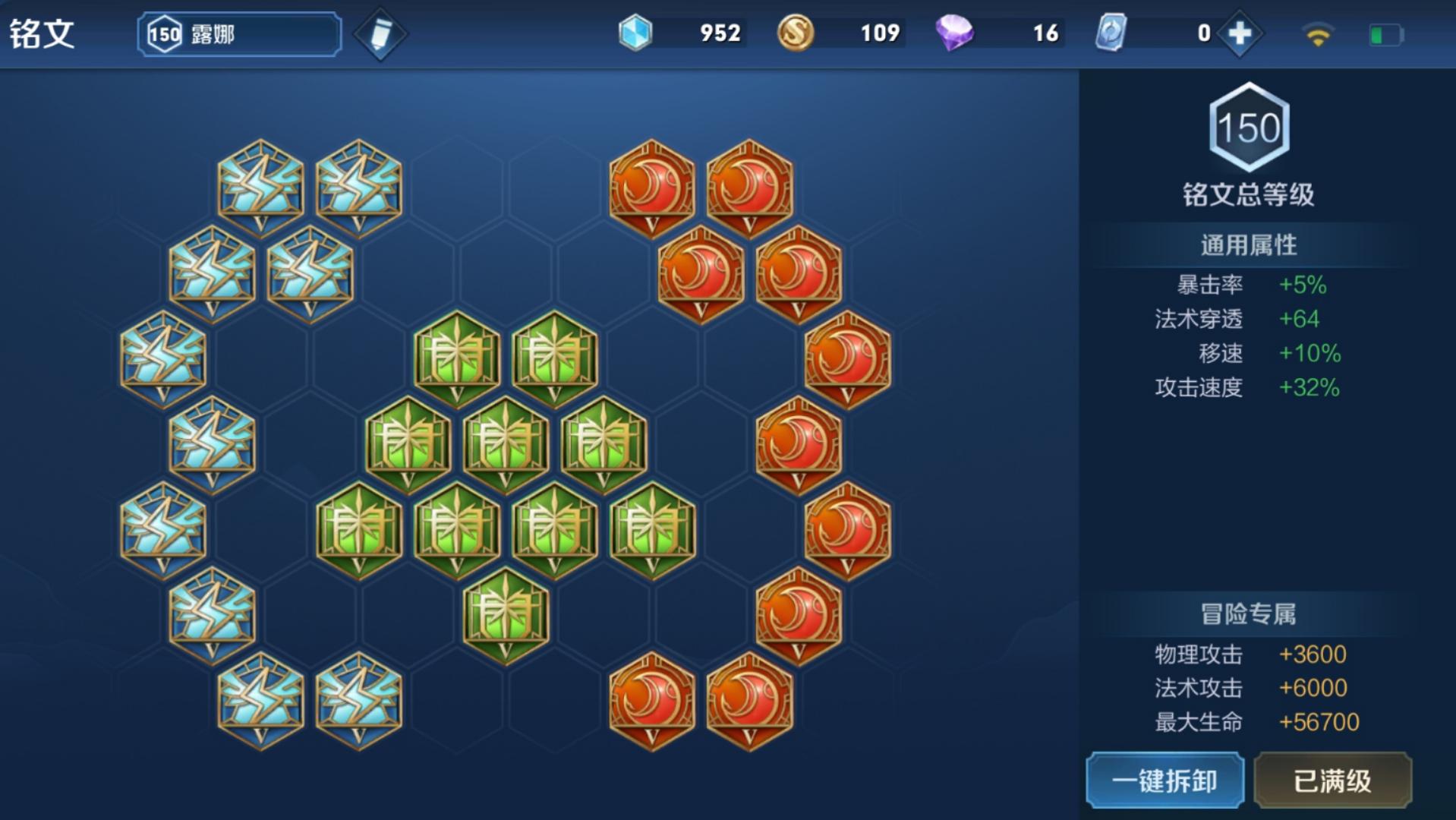1456x820 pixels.
Task: Open the 露娜 inscription page selector
Action: coord(239,34)
